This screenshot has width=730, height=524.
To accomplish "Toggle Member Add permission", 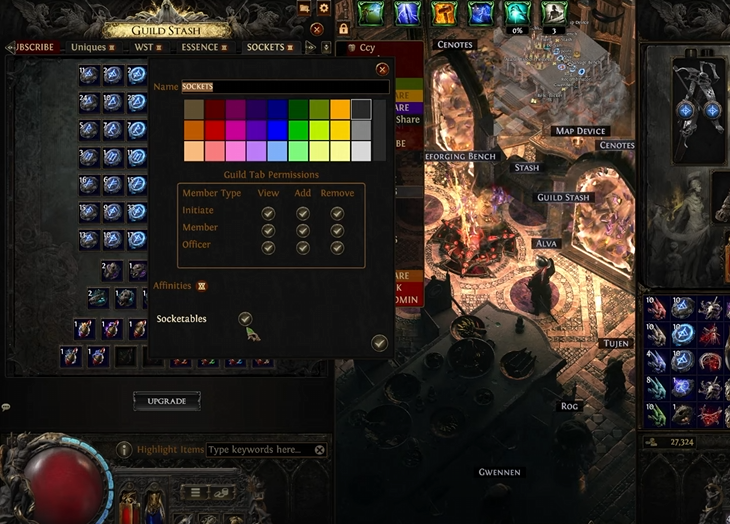I will (x=302, y=229).
